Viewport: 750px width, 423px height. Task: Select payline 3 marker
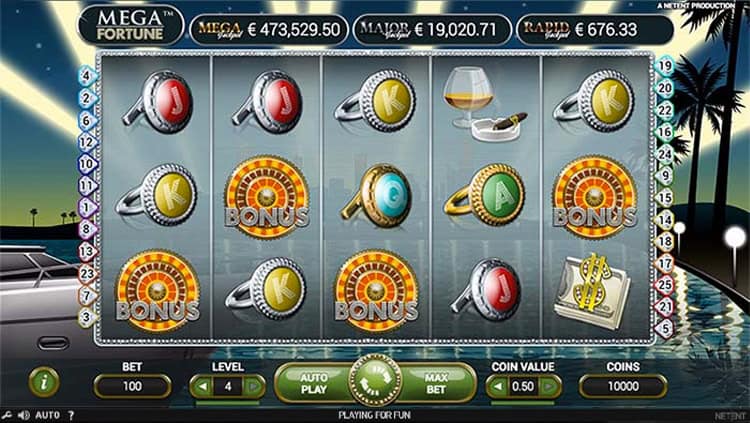click(x=86, y=316)
